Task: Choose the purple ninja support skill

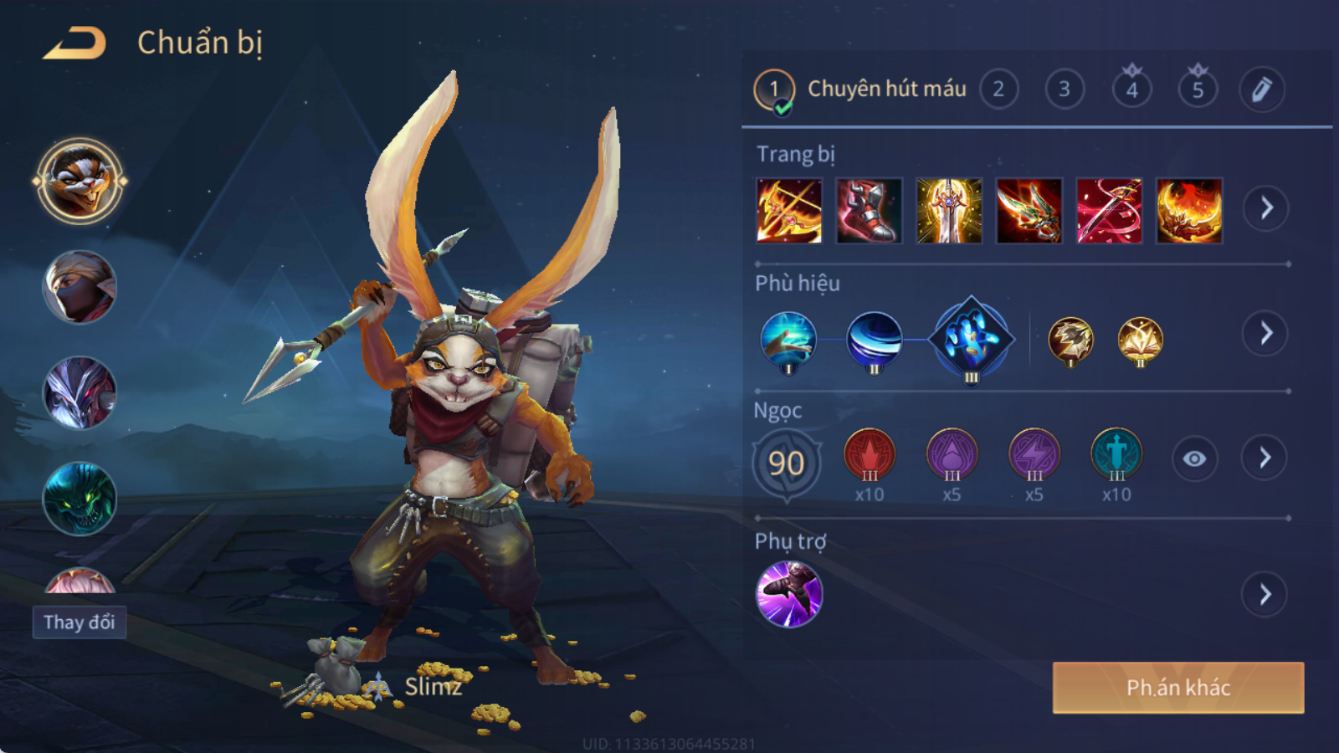Action: coord(789,594)
